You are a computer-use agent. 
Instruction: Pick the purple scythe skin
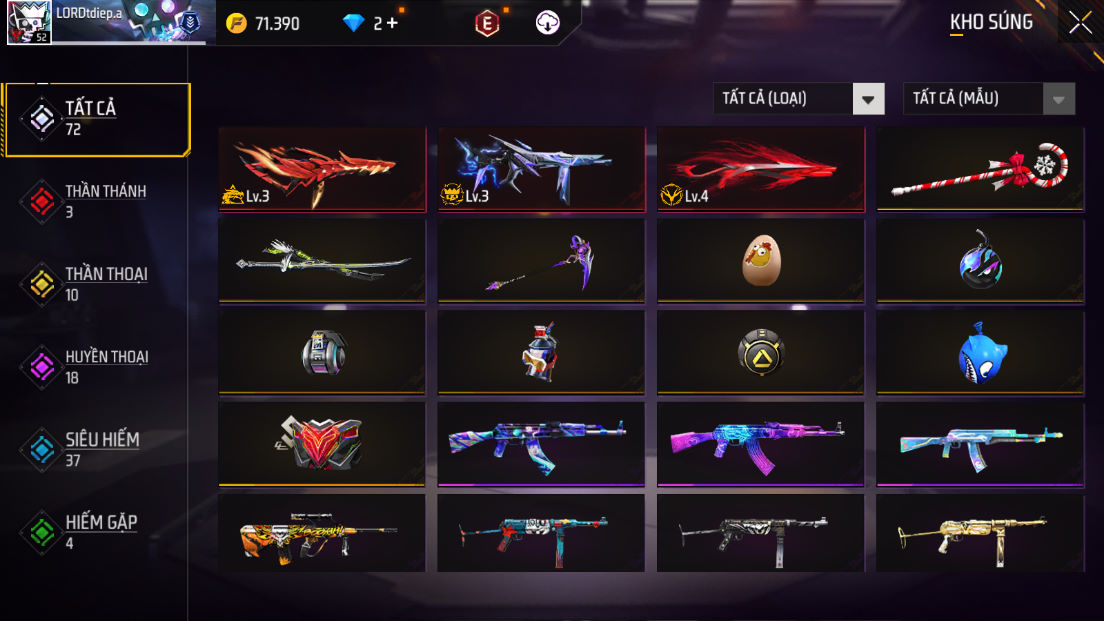click(541, 260)
